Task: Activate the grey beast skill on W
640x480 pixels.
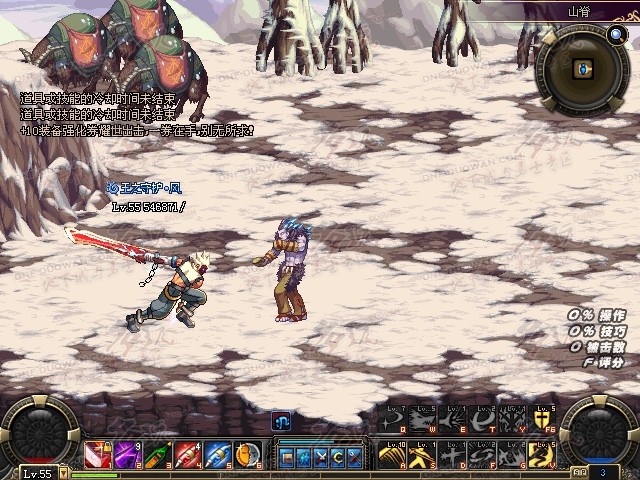Action: [422, 423]
